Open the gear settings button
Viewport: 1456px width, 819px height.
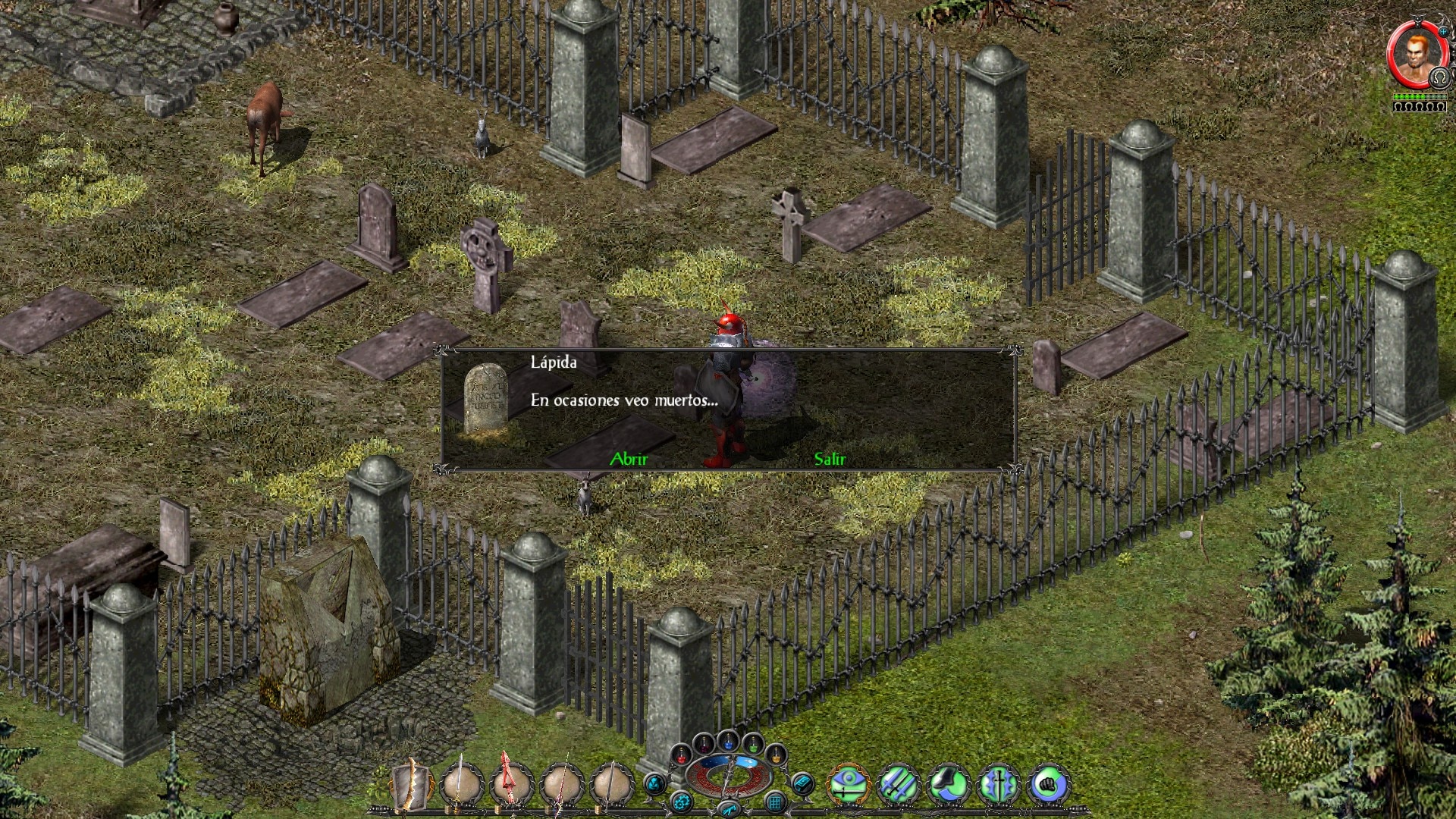coord(681,801)
